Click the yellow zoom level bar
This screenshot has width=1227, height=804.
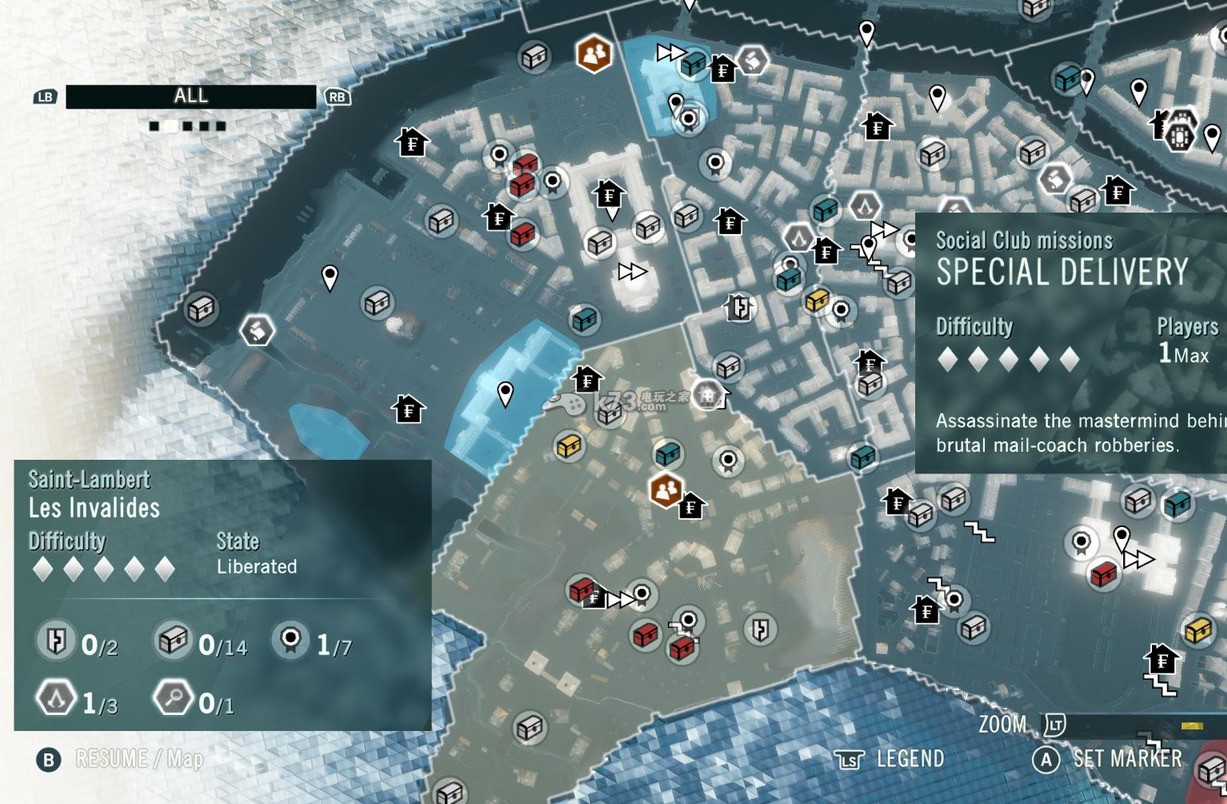click(x=1191, y=725)
